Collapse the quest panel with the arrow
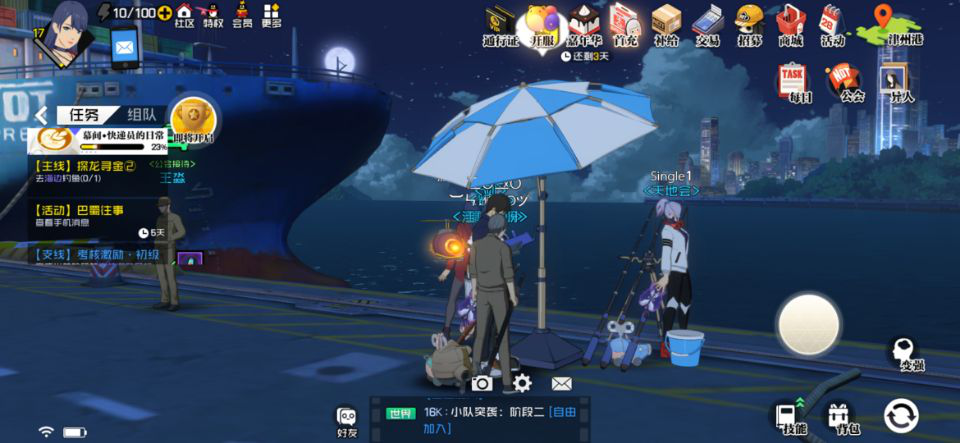Viewport: 960px width, 443px height. click(x=43, y=115)
